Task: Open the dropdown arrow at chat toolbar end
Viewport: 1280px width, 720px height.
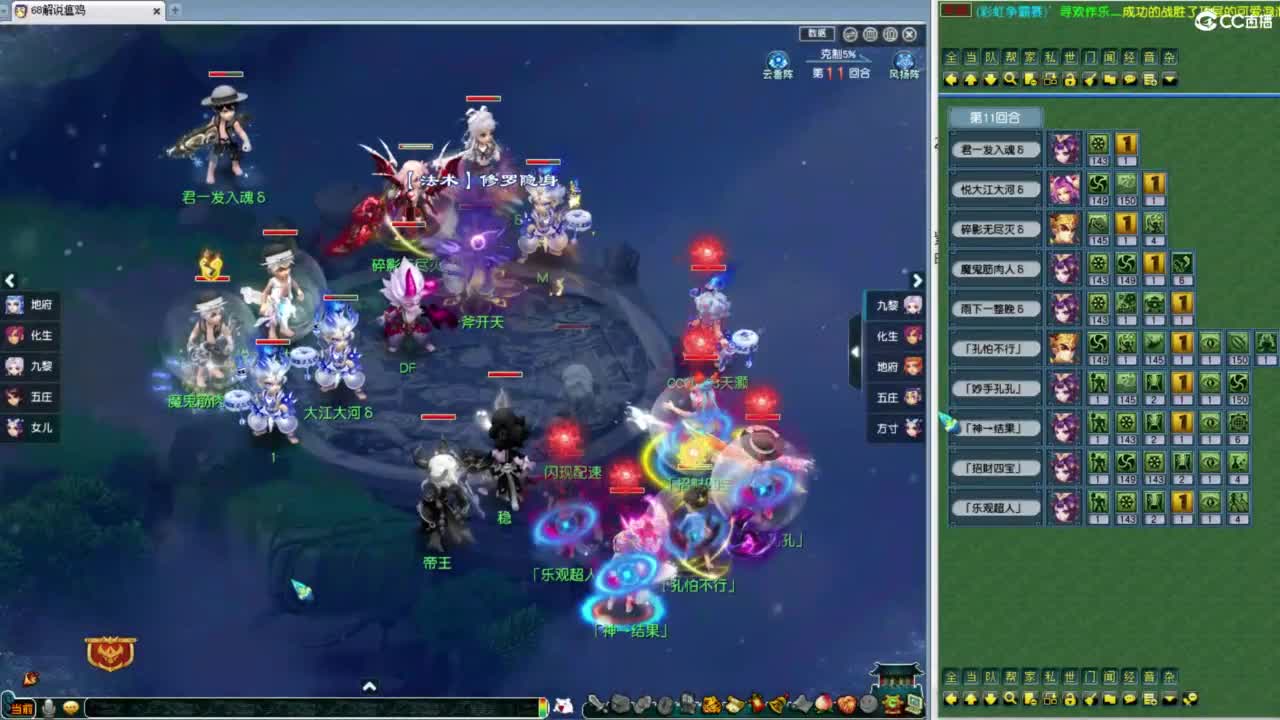Action: click(x=1169, y=80)
